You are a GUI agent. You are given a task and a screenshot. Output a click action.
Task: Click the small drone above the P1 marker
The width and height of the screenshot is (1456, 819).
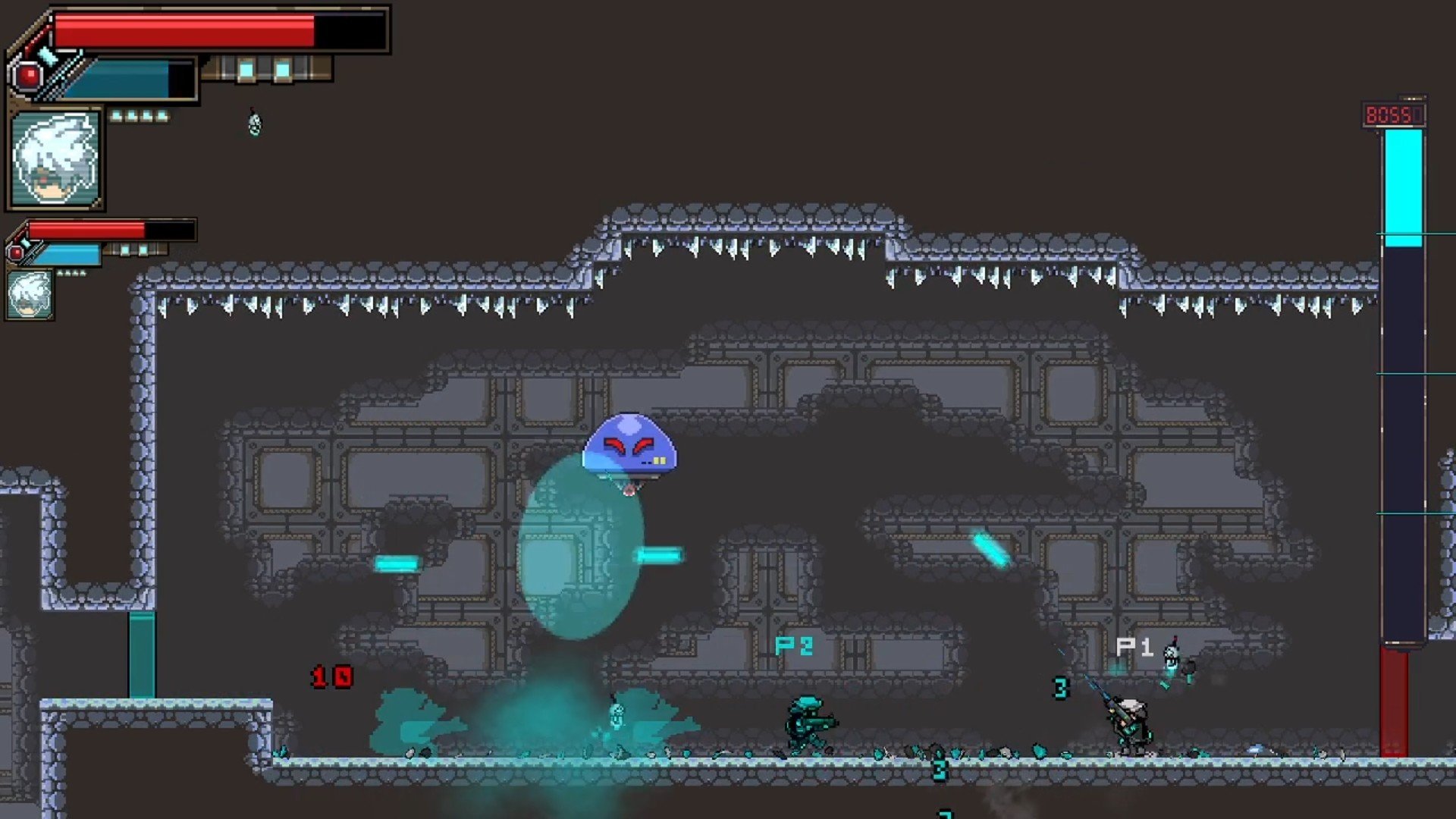pyautogui.click(x=1174, y=652)
